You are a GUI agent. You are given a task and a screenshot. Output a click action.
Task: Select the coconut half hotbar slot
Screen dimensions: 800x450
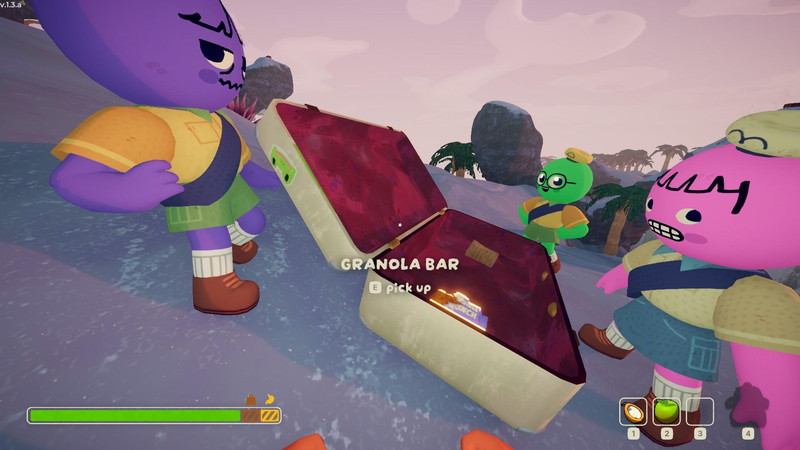[x=633, y=411]
